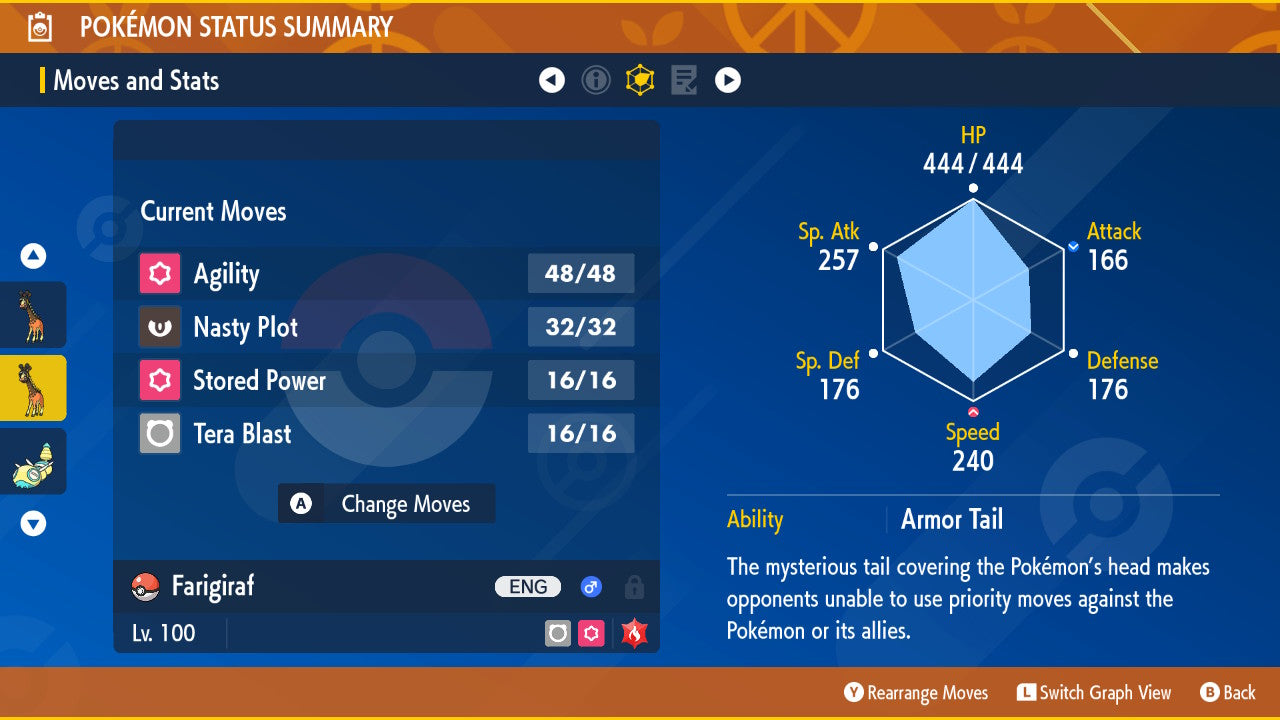Image resolution: width=1280 pixels, height=720 pixels.
Task: Go to previous summary page arrow
Action: (x=552, y=80)
